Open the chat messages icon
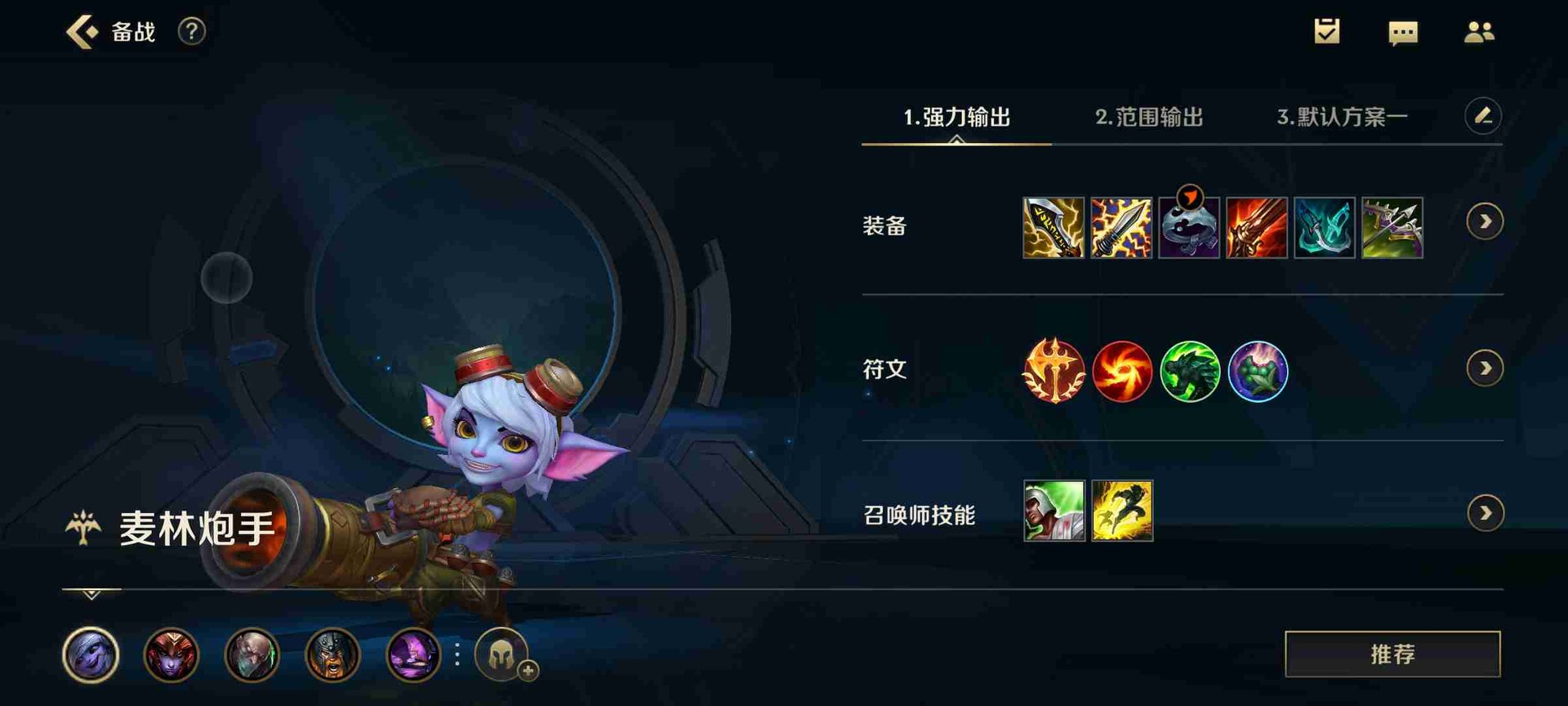This screenshot has width=1568, height=706. [1402, 32]
